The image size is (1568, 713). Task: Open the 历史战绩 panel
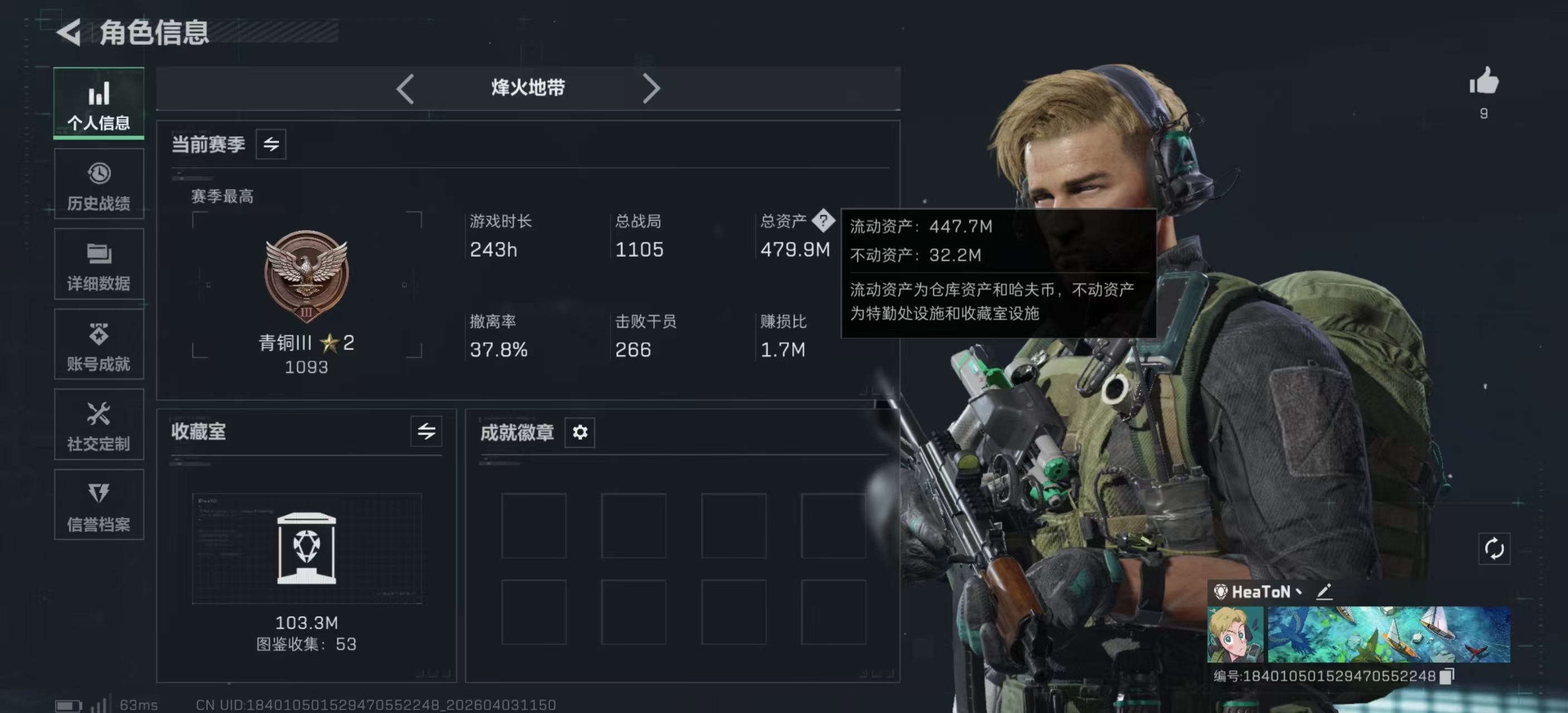pos(99,184)
